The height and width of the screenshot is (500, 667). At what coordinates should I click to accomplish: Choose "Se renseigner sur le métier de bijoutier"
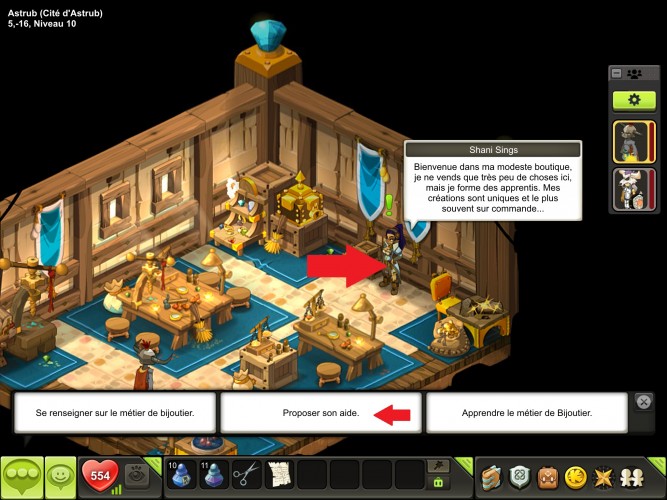pos(115,413)
